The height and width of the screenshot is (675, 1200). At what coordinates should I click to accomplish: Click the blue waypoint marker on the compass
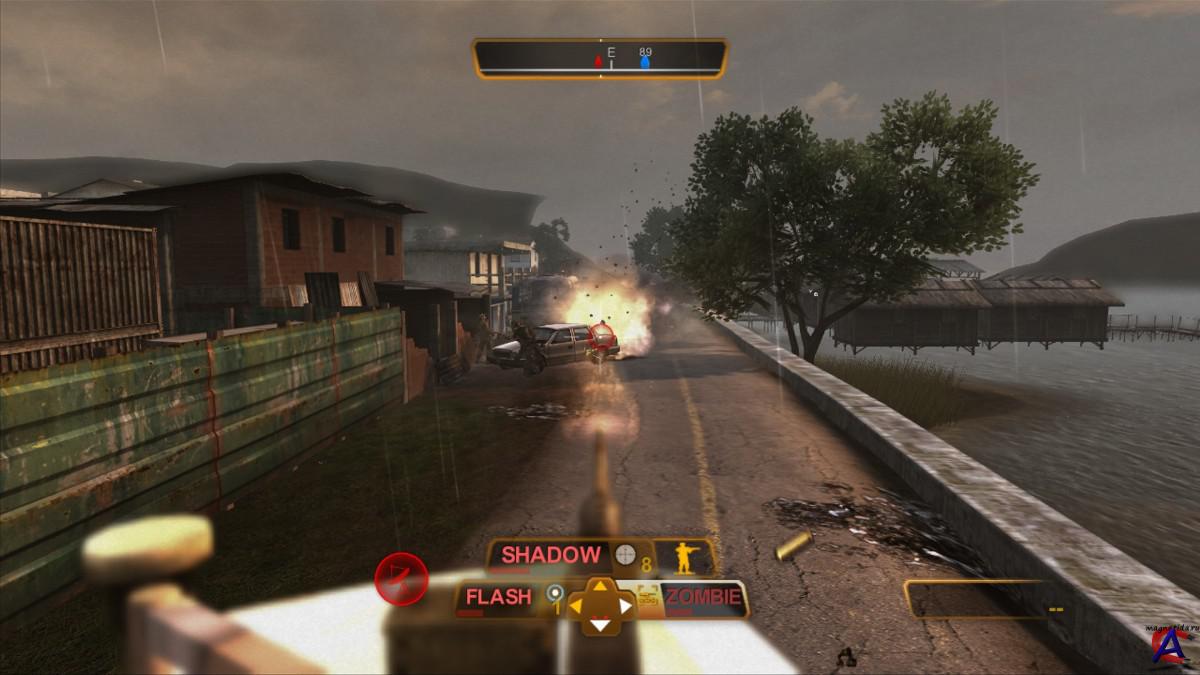pos(645,63)
